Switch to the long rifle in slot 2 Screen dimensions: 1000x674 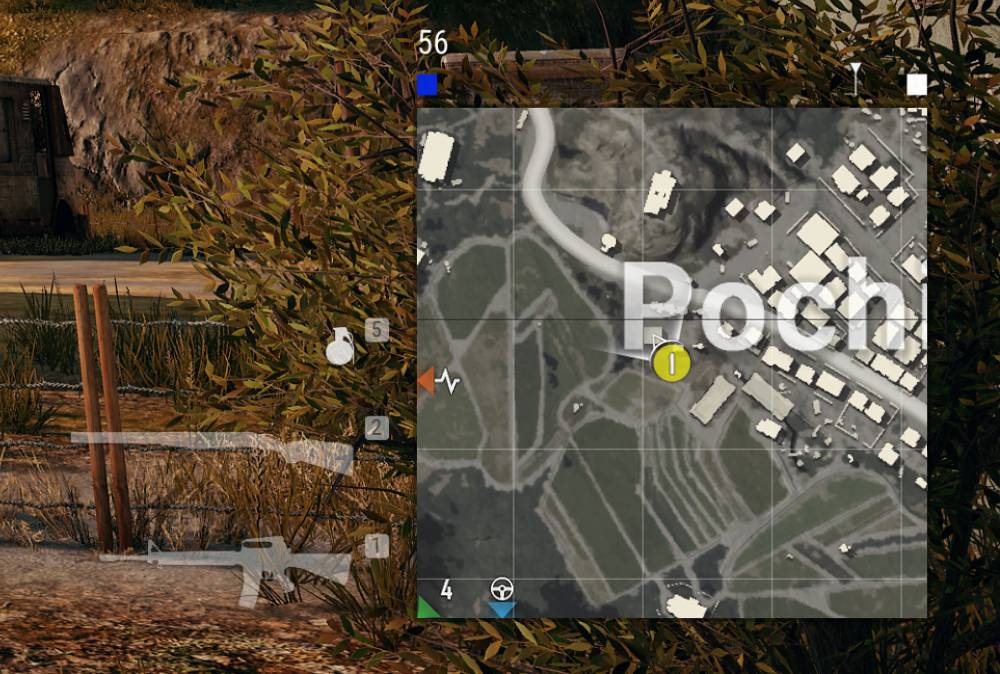click(215, 450)
